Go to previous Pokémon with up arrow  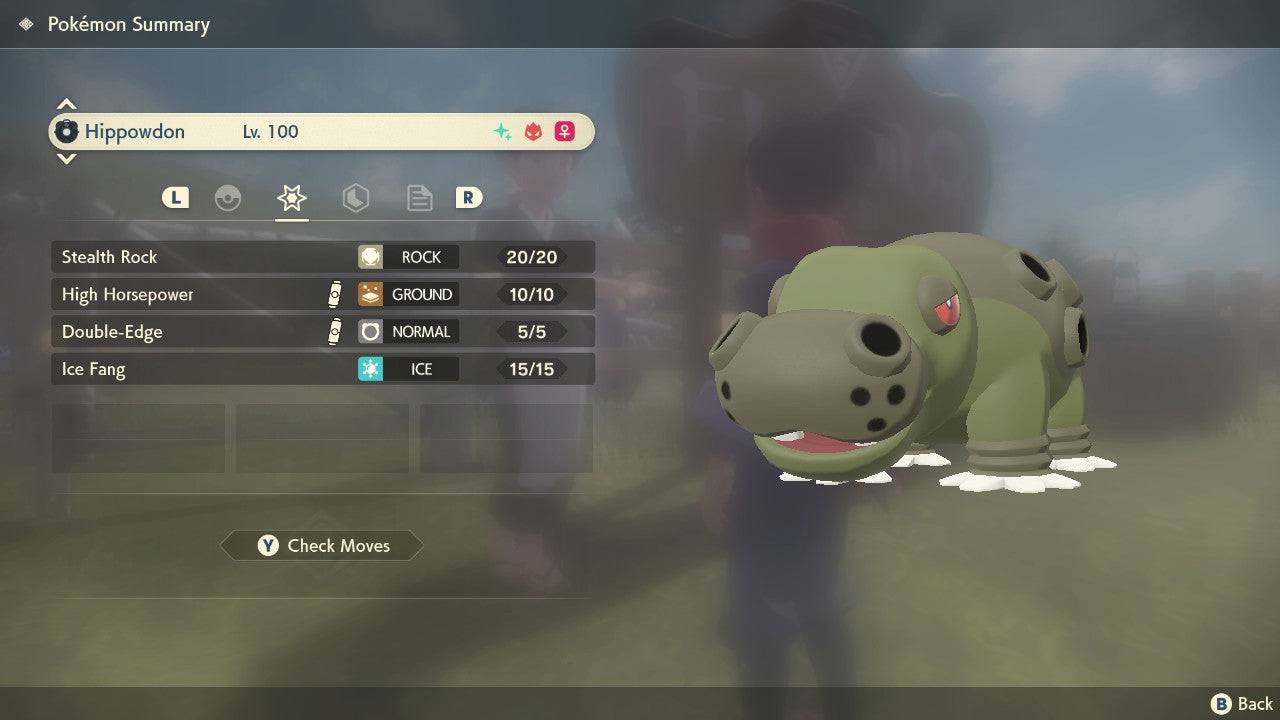(x=66, y=104)
